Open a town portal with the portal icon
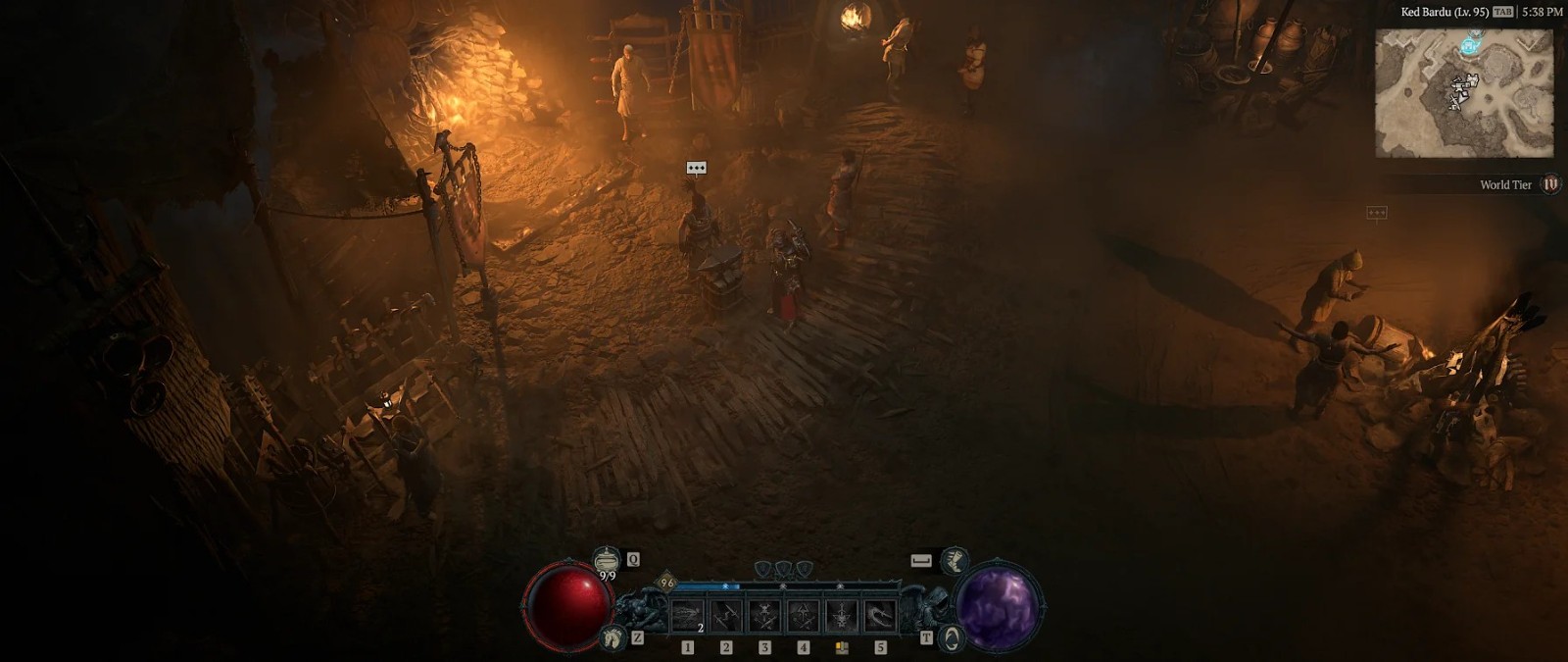The image size is (1568, 662). 952,638
